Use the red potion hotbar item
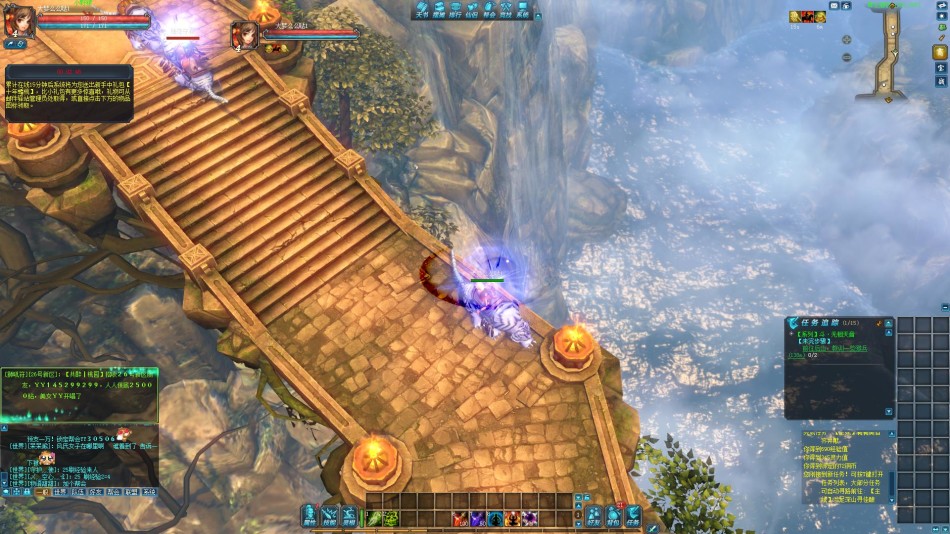The width and height of the screenshot is (950, 534). pos(460,518)
